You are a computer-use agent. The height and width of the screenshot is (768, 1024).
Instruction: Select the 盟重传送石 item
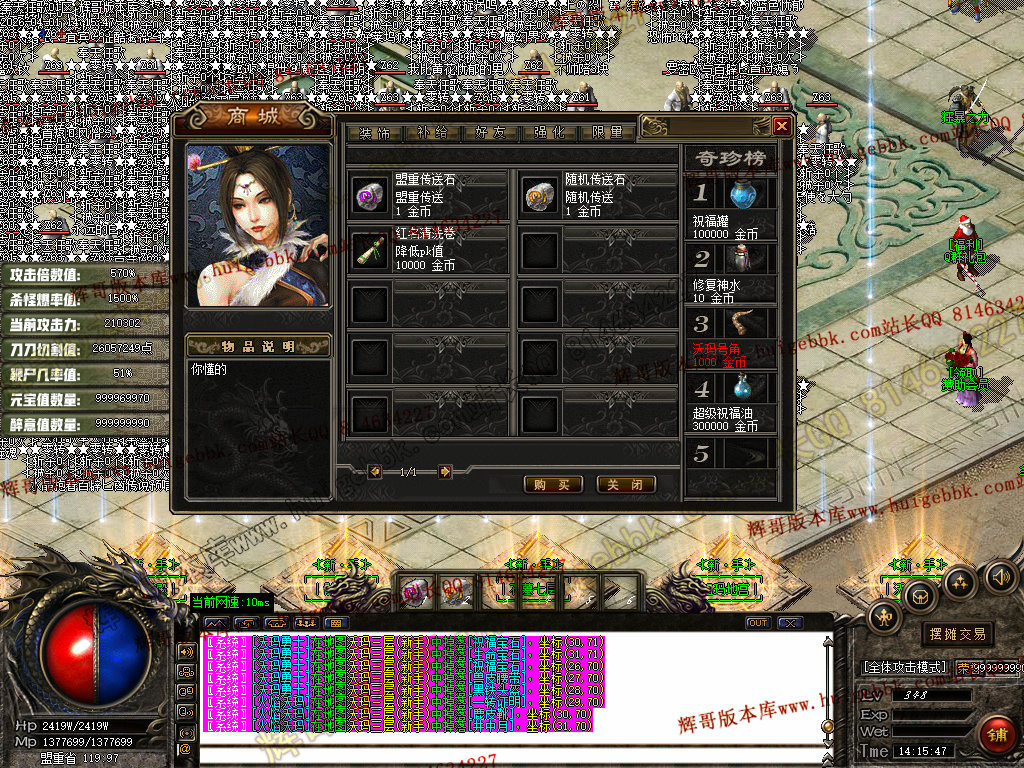368,196
